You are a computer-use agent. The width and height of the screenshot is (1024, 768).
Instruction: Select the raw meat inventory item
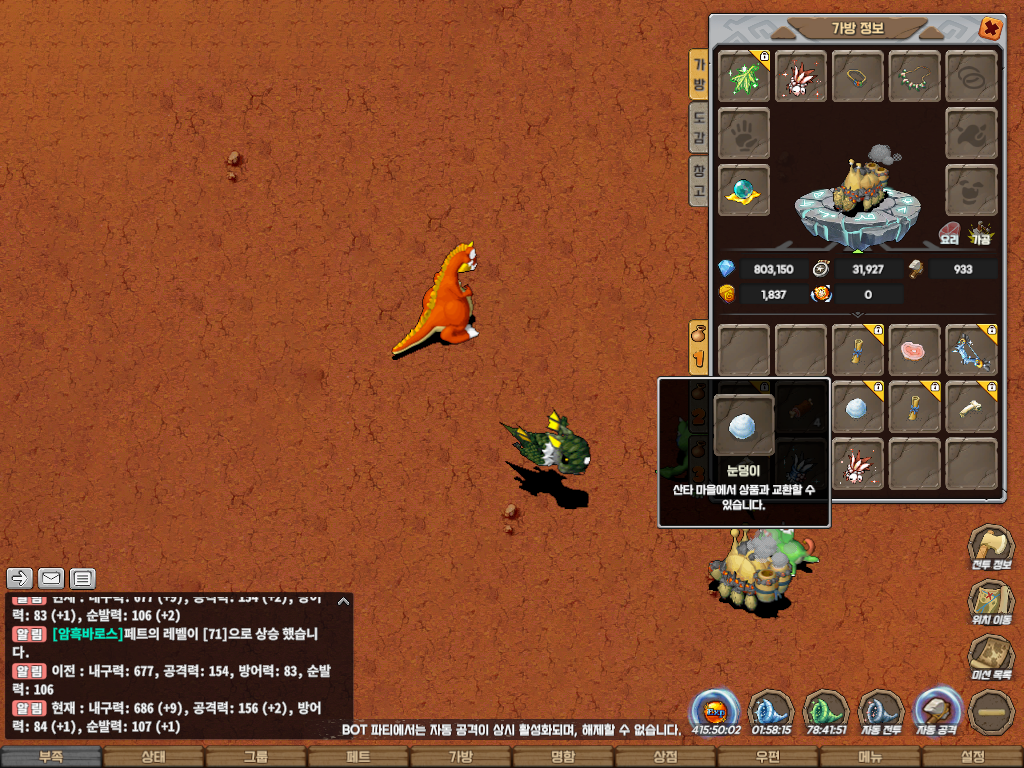click(915, 350)
